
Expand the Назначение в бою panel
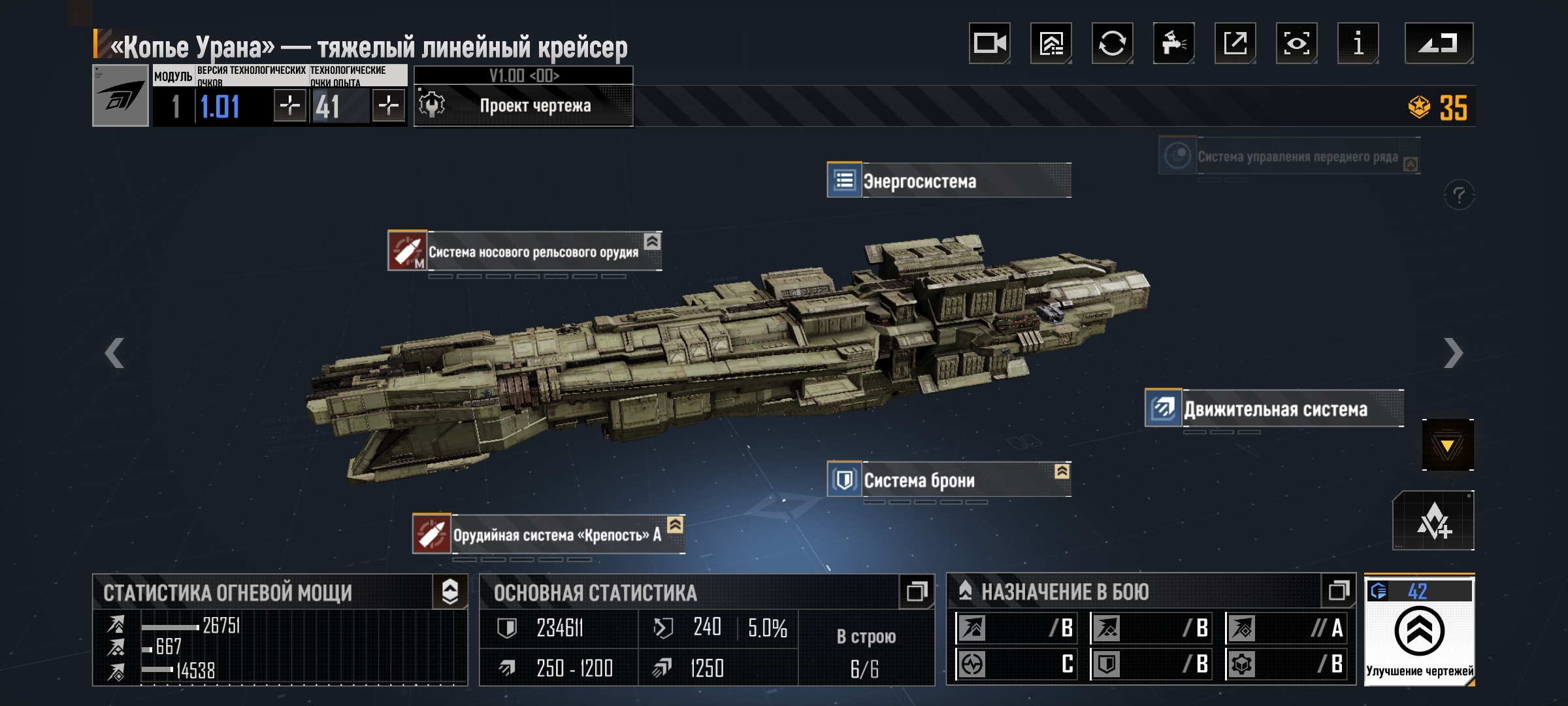1338,591
